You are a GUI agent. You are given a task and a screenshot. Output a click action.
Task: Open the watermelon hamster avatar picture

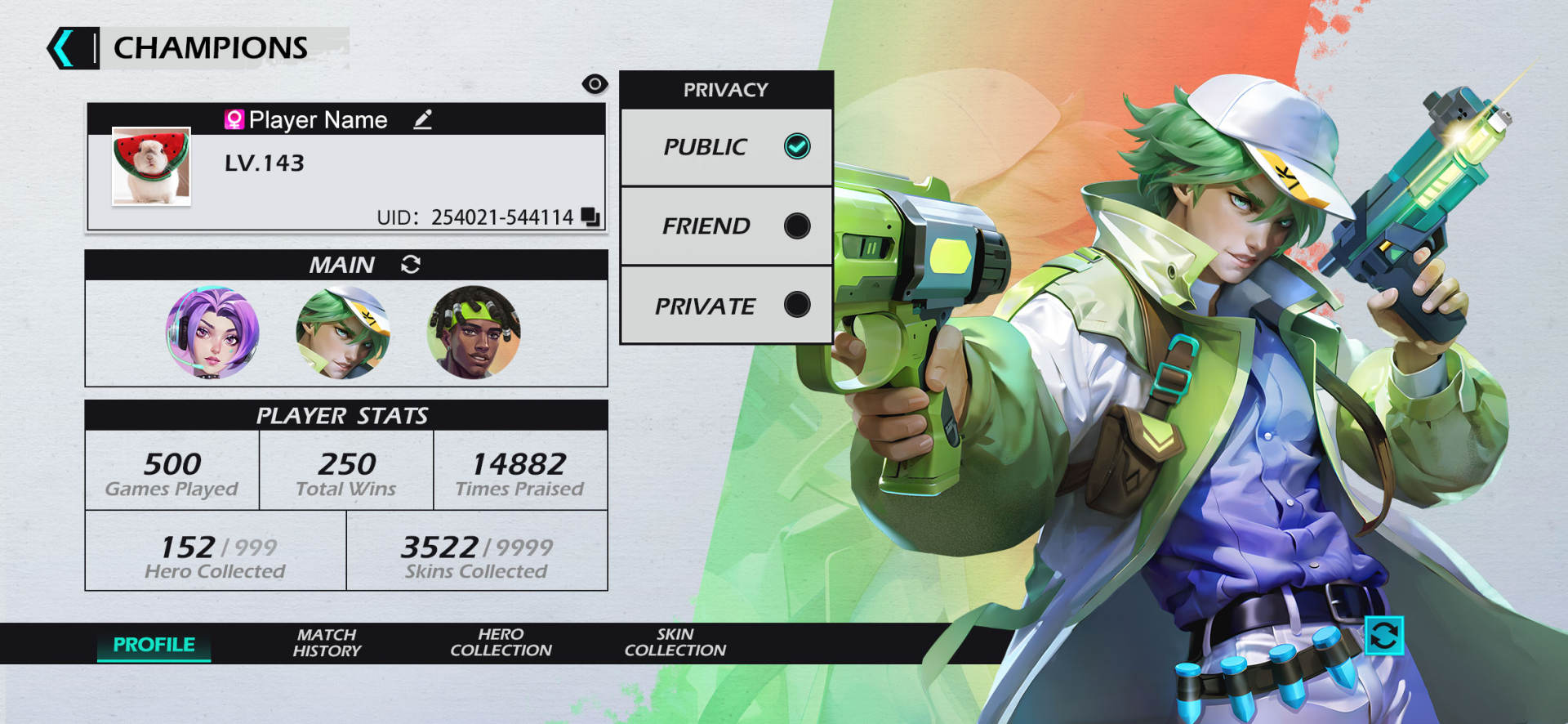[x=151, y=166]
